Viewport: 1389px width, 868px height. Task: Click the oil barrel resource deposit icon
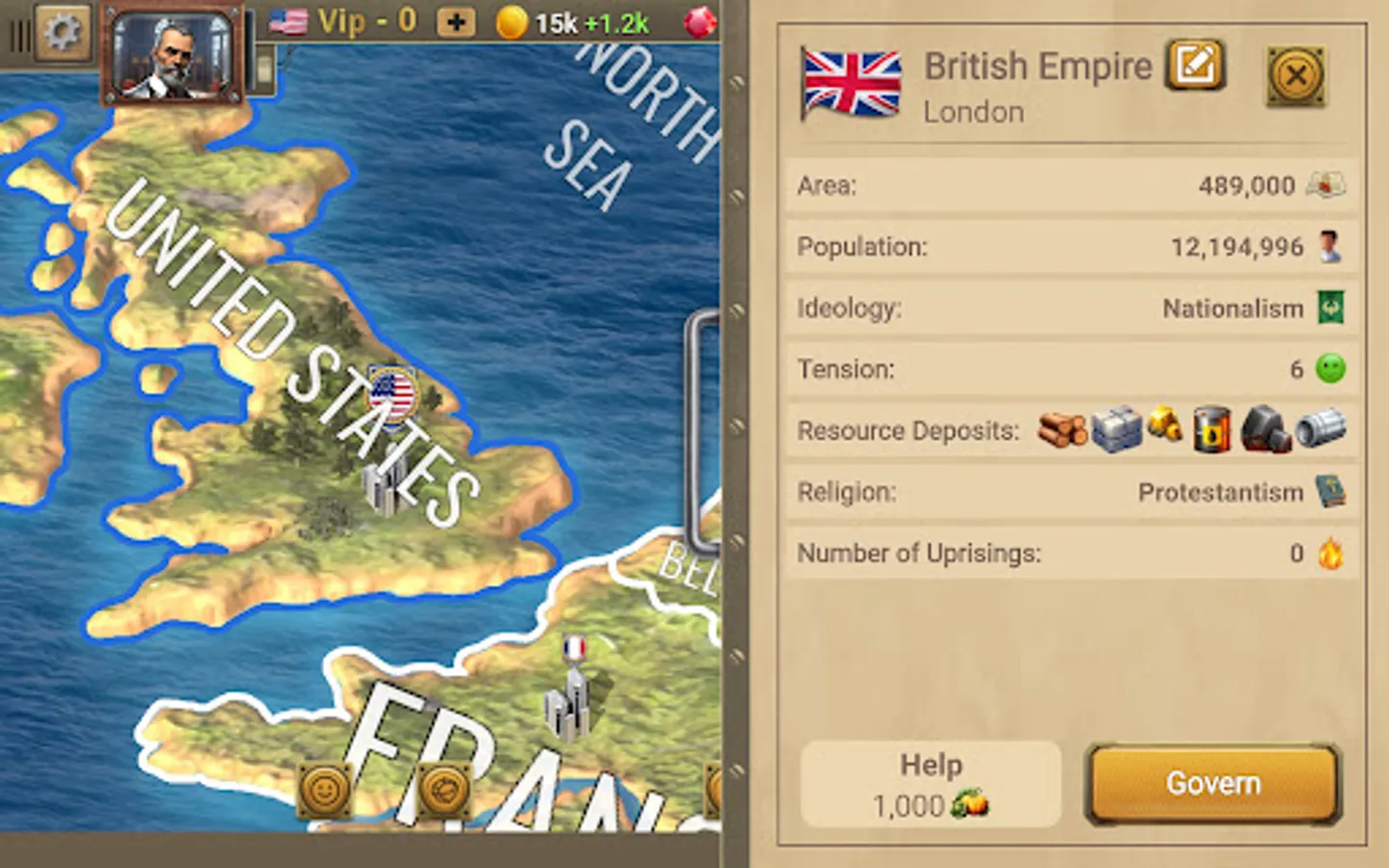coord(1212,429)
